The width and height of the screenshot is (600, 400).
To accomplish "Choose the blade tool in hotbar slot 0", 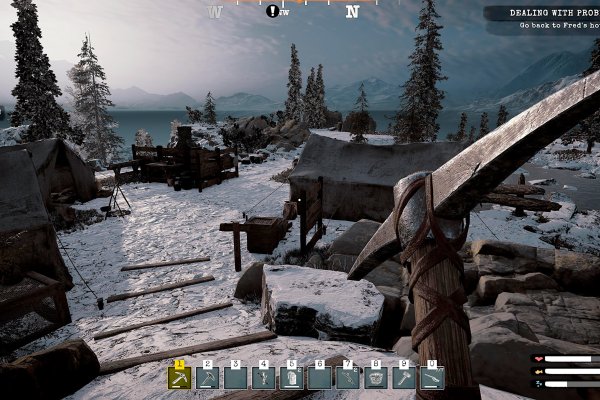I will coord(432,378).
